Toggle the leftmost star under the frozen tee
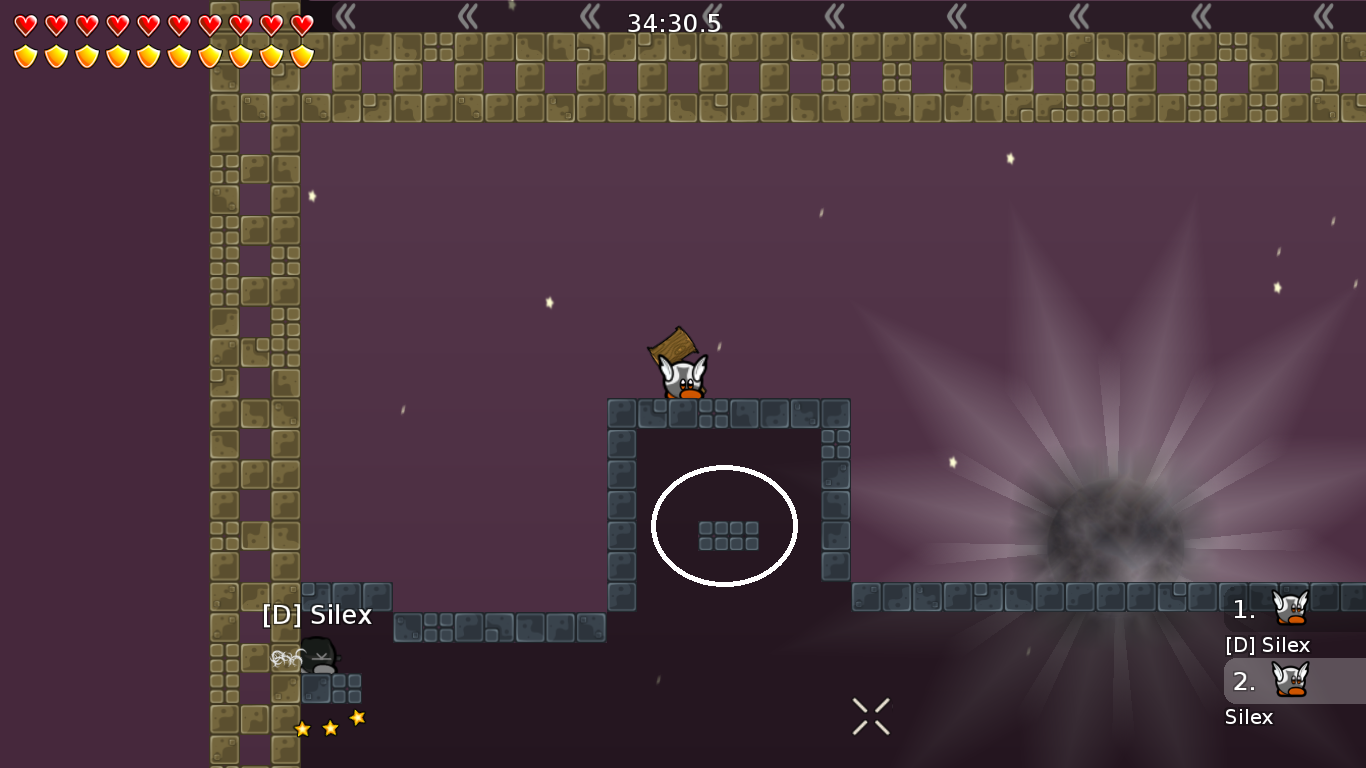 click(x=303, y=728)
